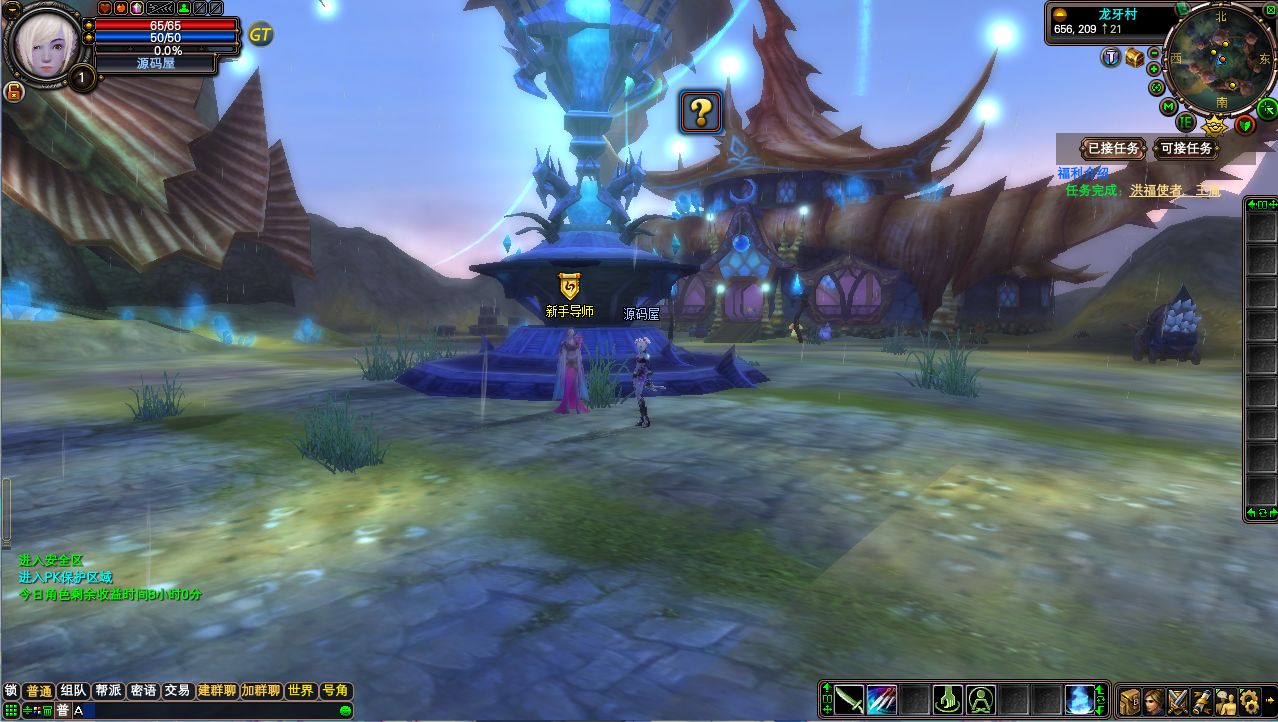This screenshot has height=722, width=1278.
Task: Open the chat emoji smiley picker
Action: [x=346, y=710]
